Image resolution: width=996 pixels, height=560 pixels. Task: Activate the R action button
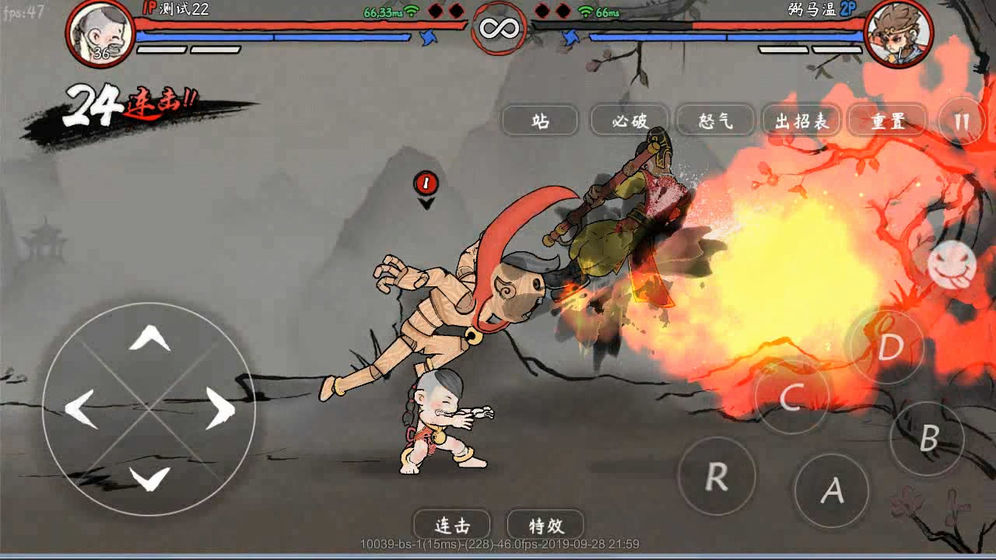[716, 477]
